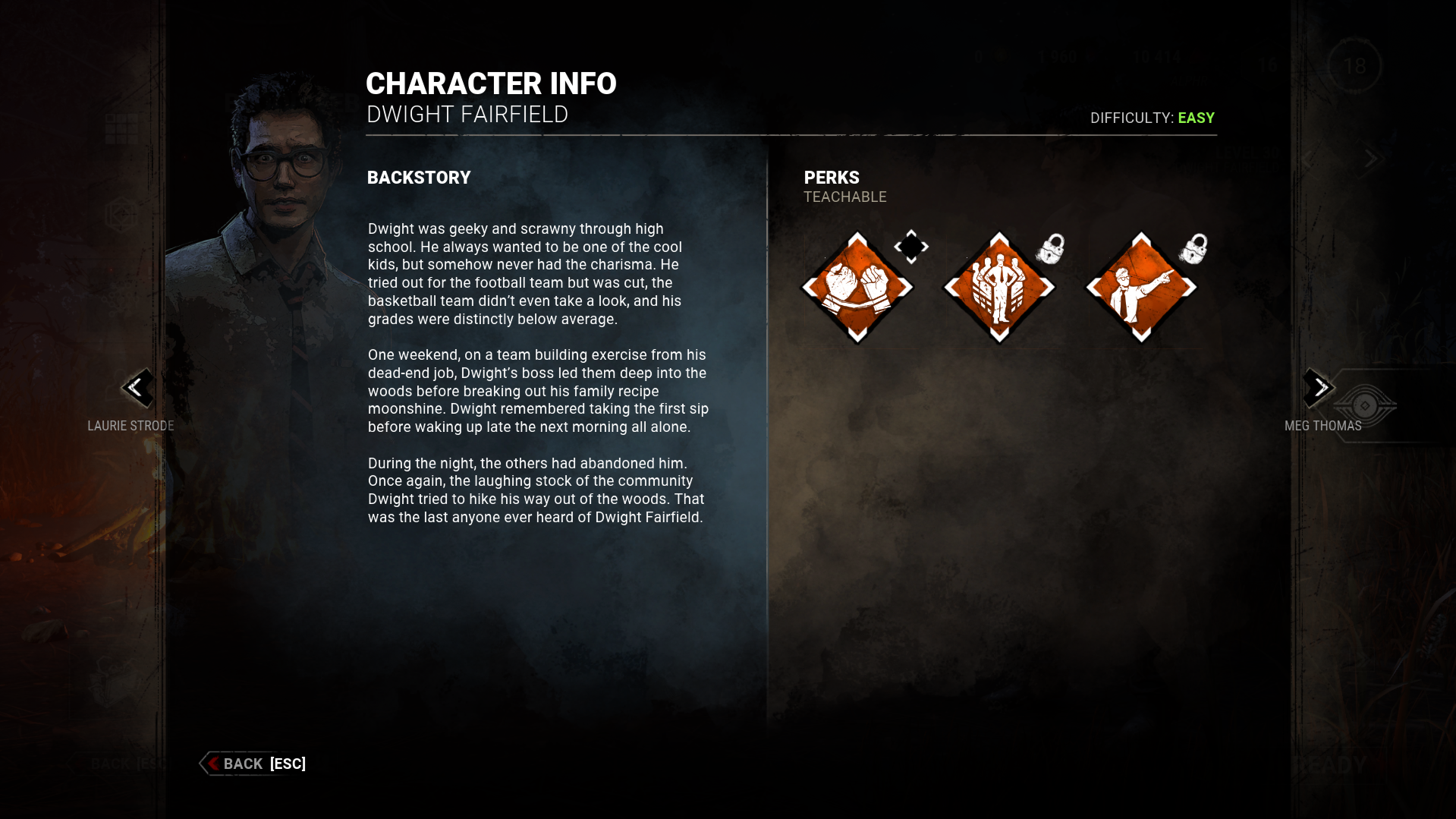Select the BACKSTORY section heading

coord(419,177)
